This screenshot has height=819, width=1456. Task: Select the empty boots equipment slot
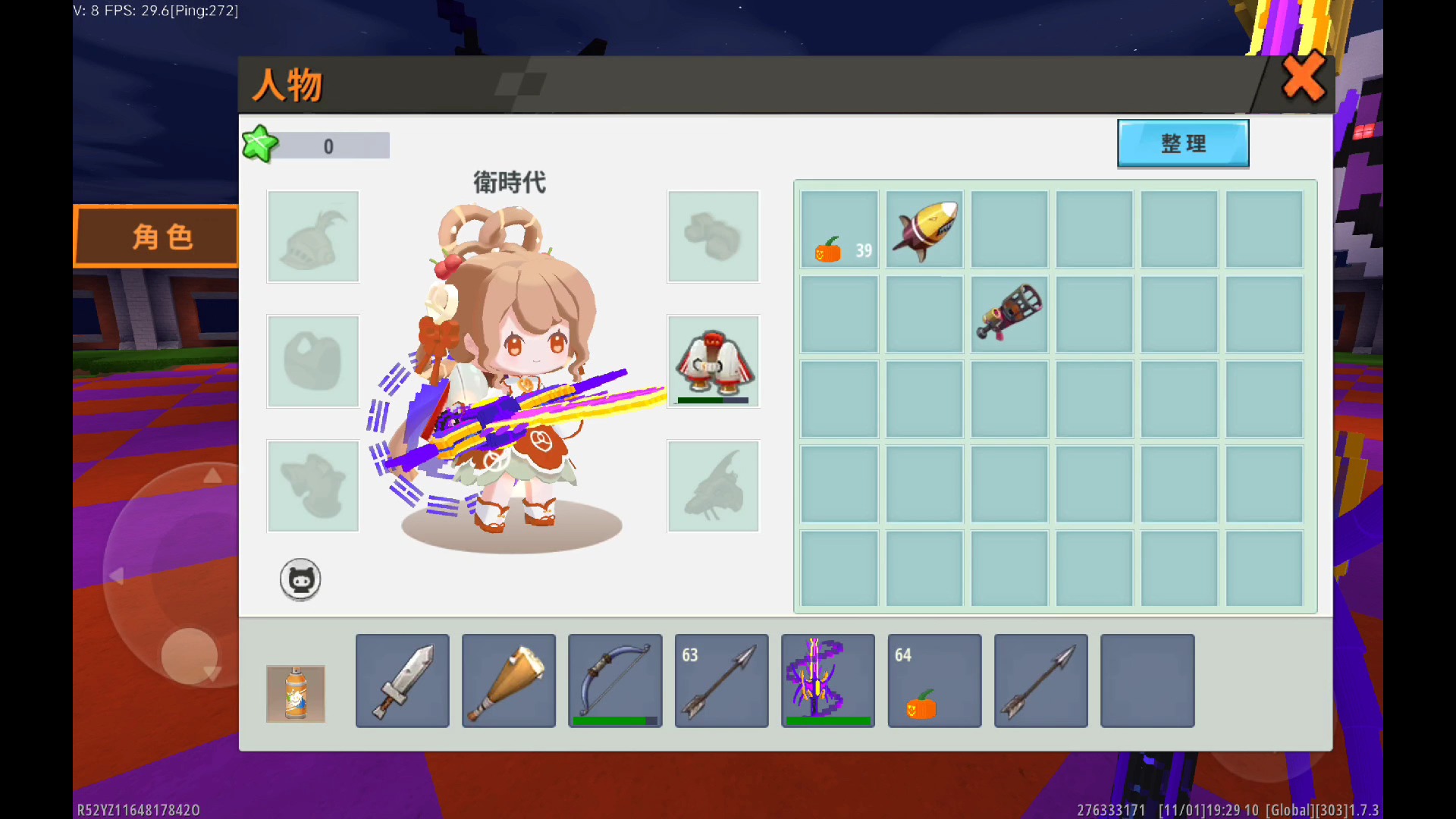click(713, 237)
